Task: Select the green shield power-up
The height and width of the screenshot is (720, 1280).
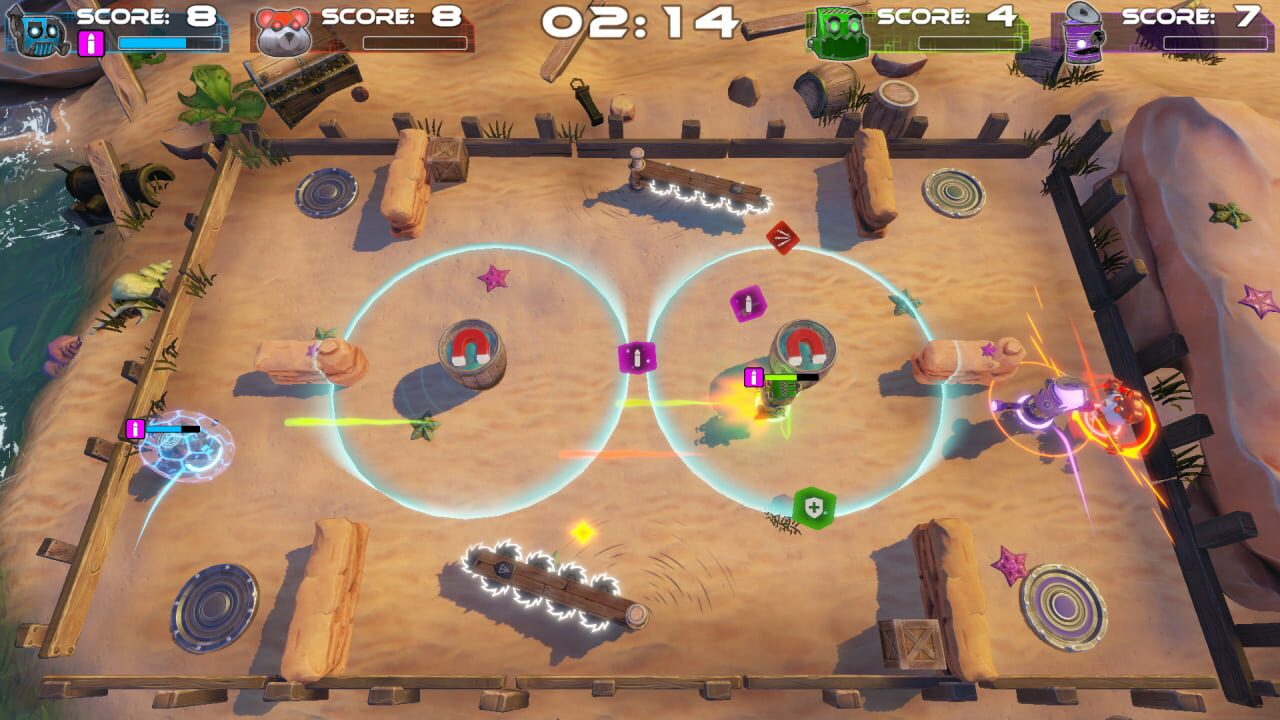Action: point(813,509)
